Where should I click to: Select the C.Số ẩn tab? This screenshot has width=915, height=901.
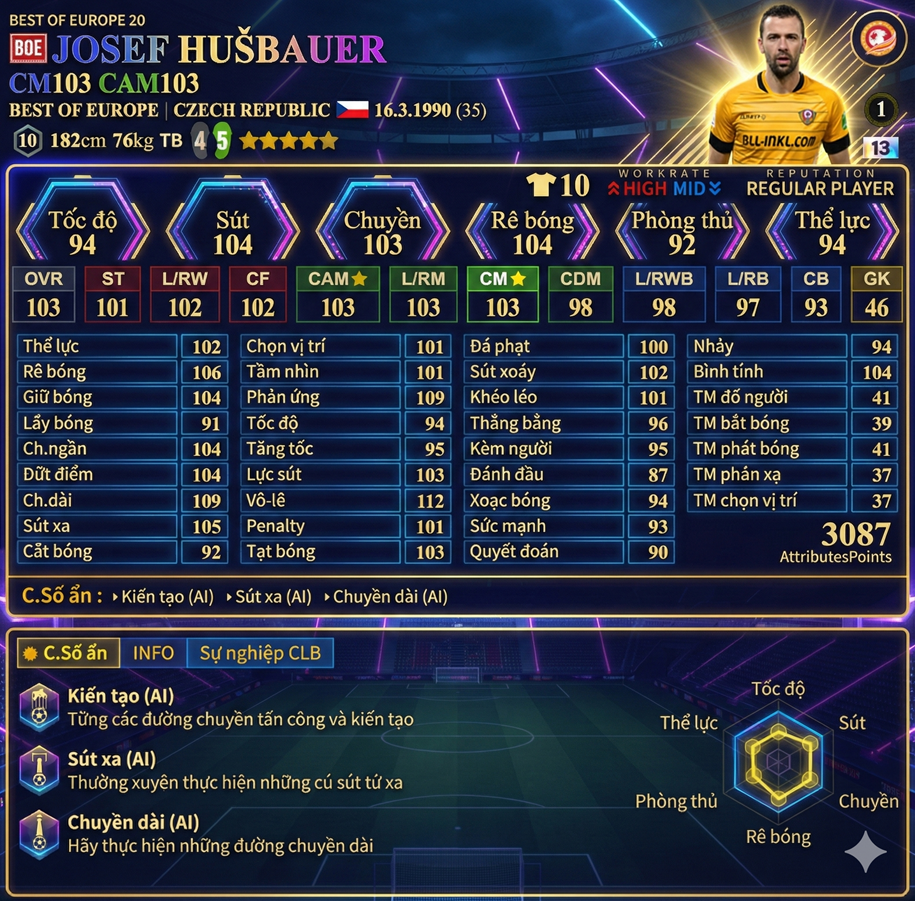(67, 653)
